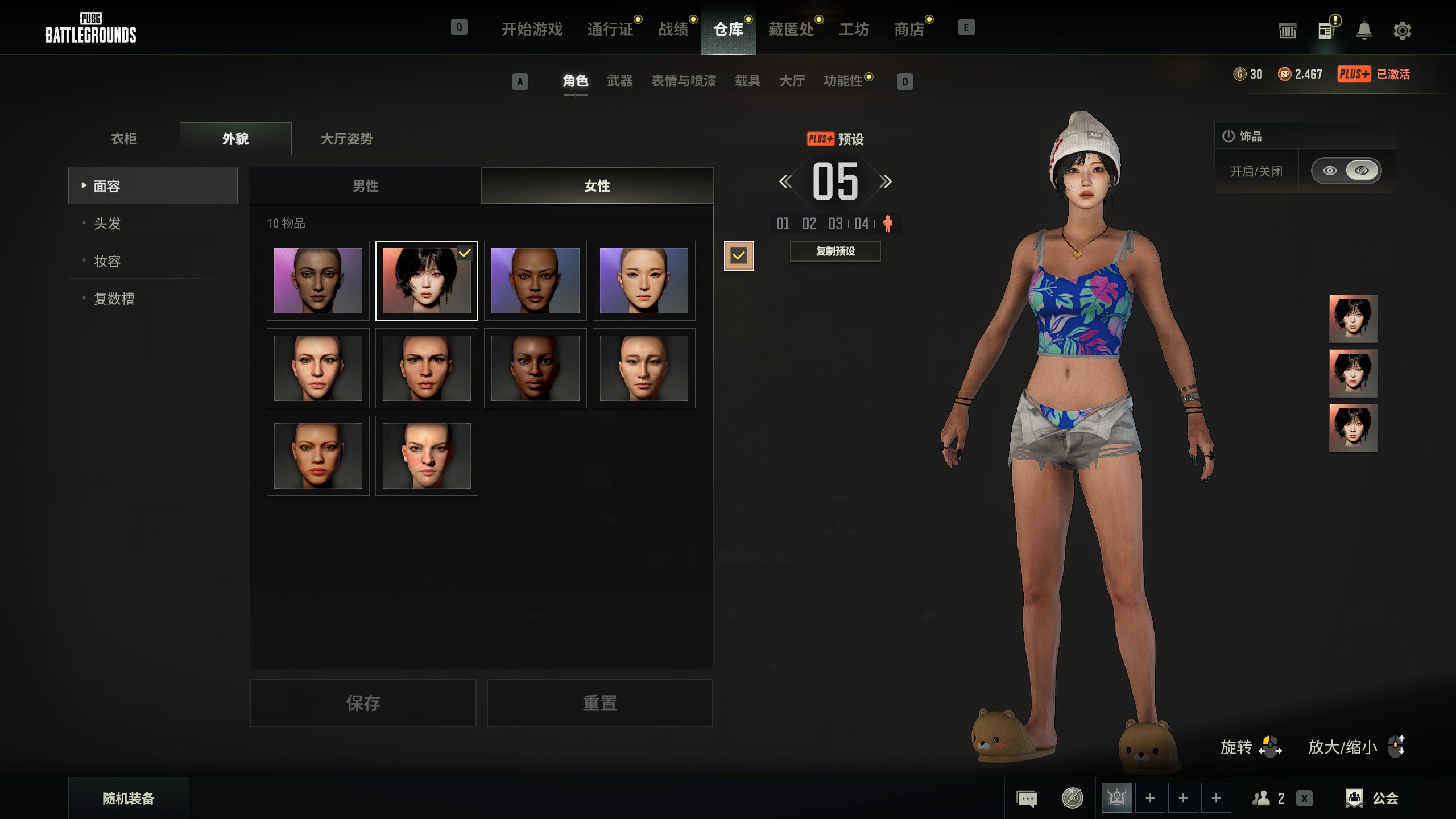Click the 保存 save button
Screen dimensions: 1456x819
point(363,703)
